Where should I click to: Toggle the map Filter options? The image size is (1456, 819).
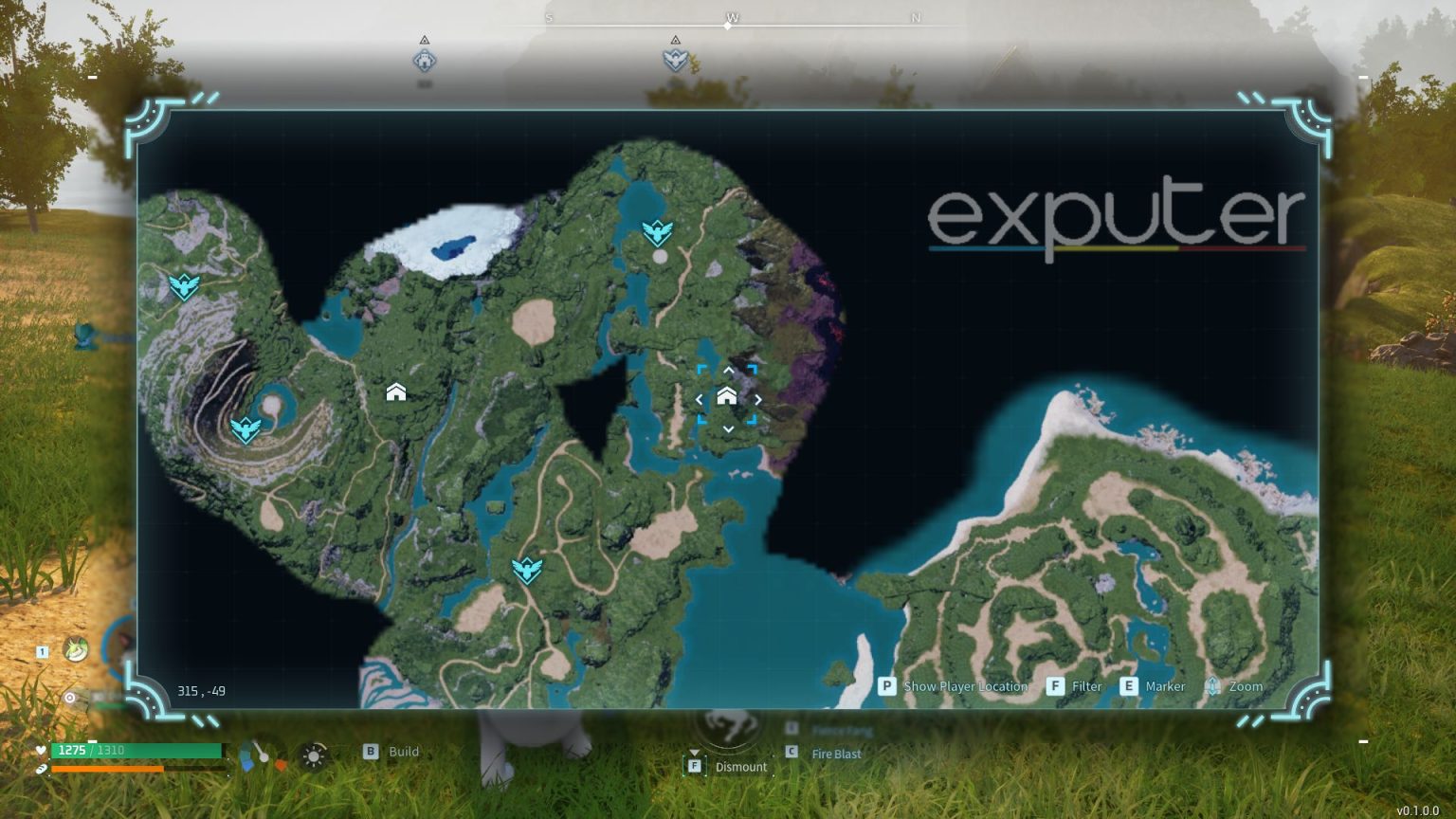[1055, 686]
